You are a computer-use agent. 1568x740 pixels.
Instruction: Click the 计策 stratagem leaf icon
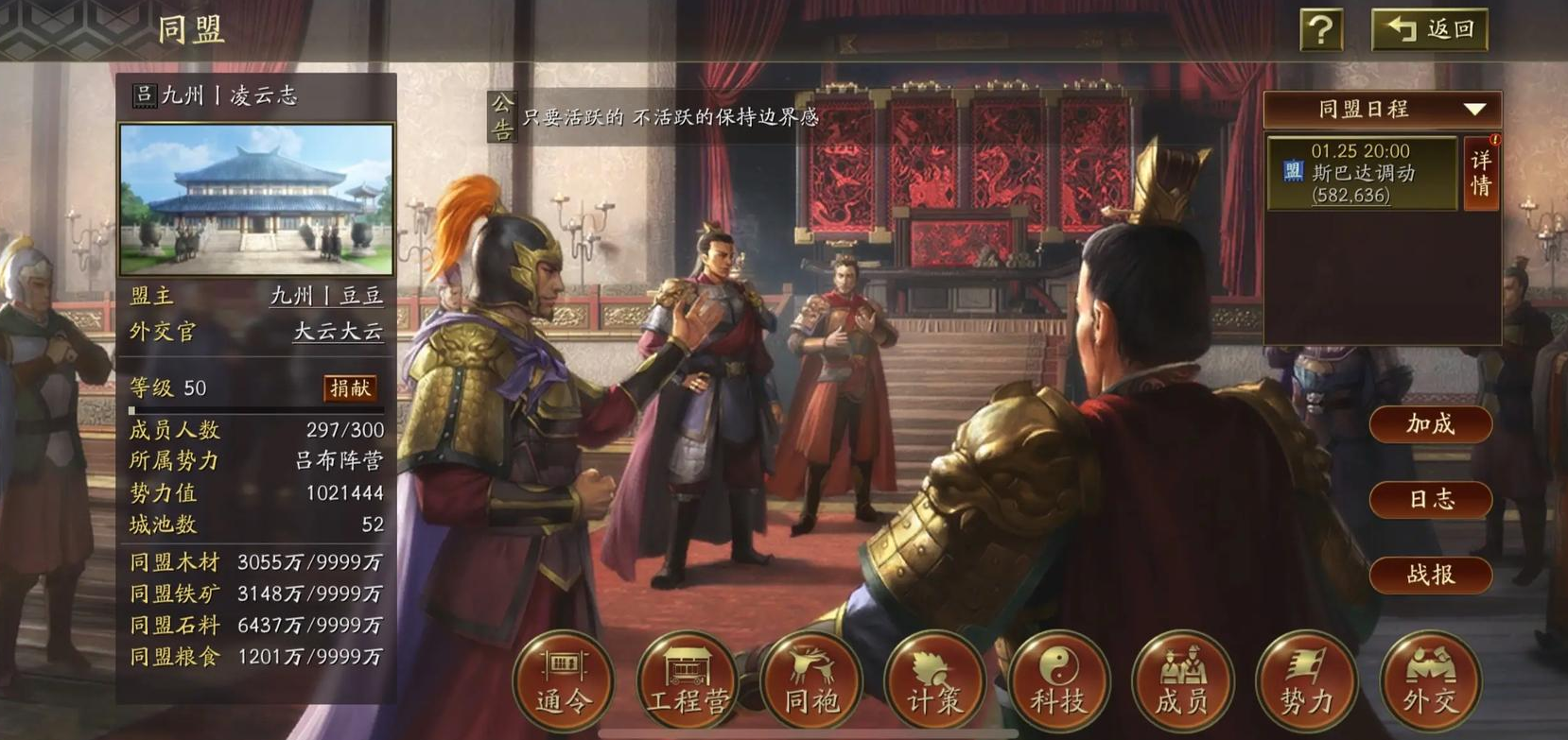coord(934,682)
